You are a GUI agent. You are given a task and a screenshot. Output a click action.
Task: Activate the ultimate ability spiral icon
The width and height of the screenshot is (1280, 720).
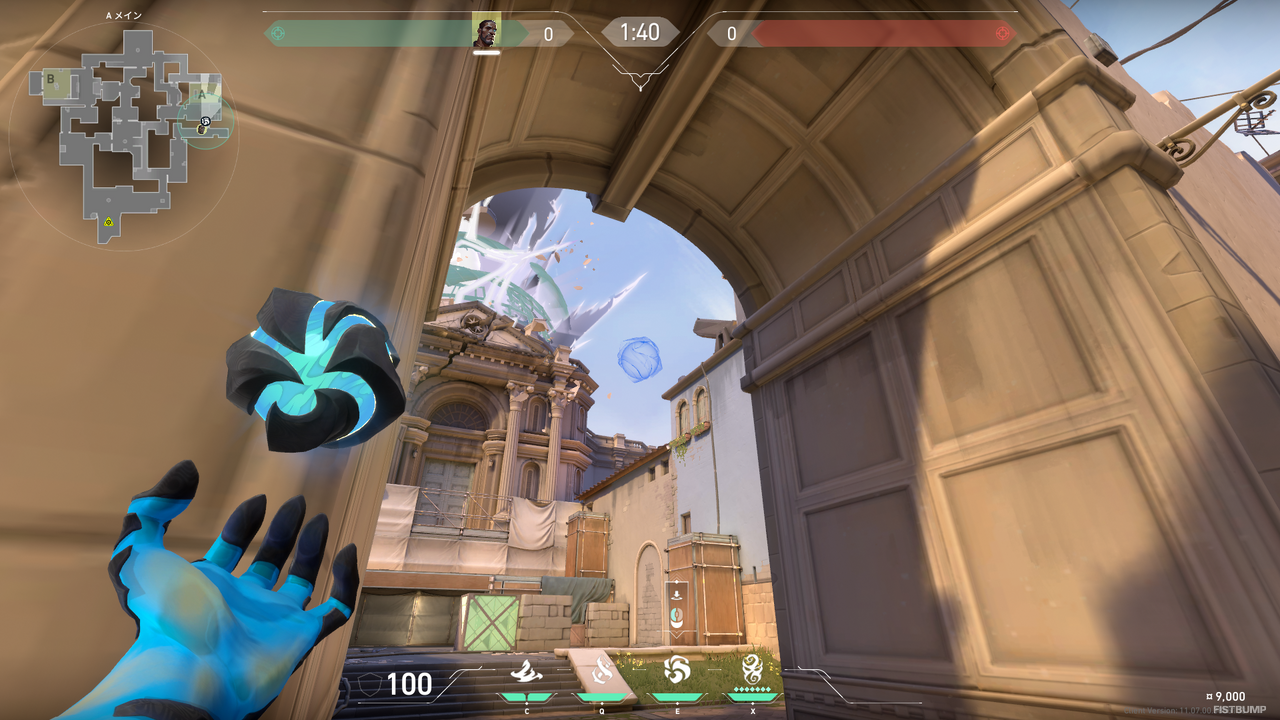click(752, 667)
